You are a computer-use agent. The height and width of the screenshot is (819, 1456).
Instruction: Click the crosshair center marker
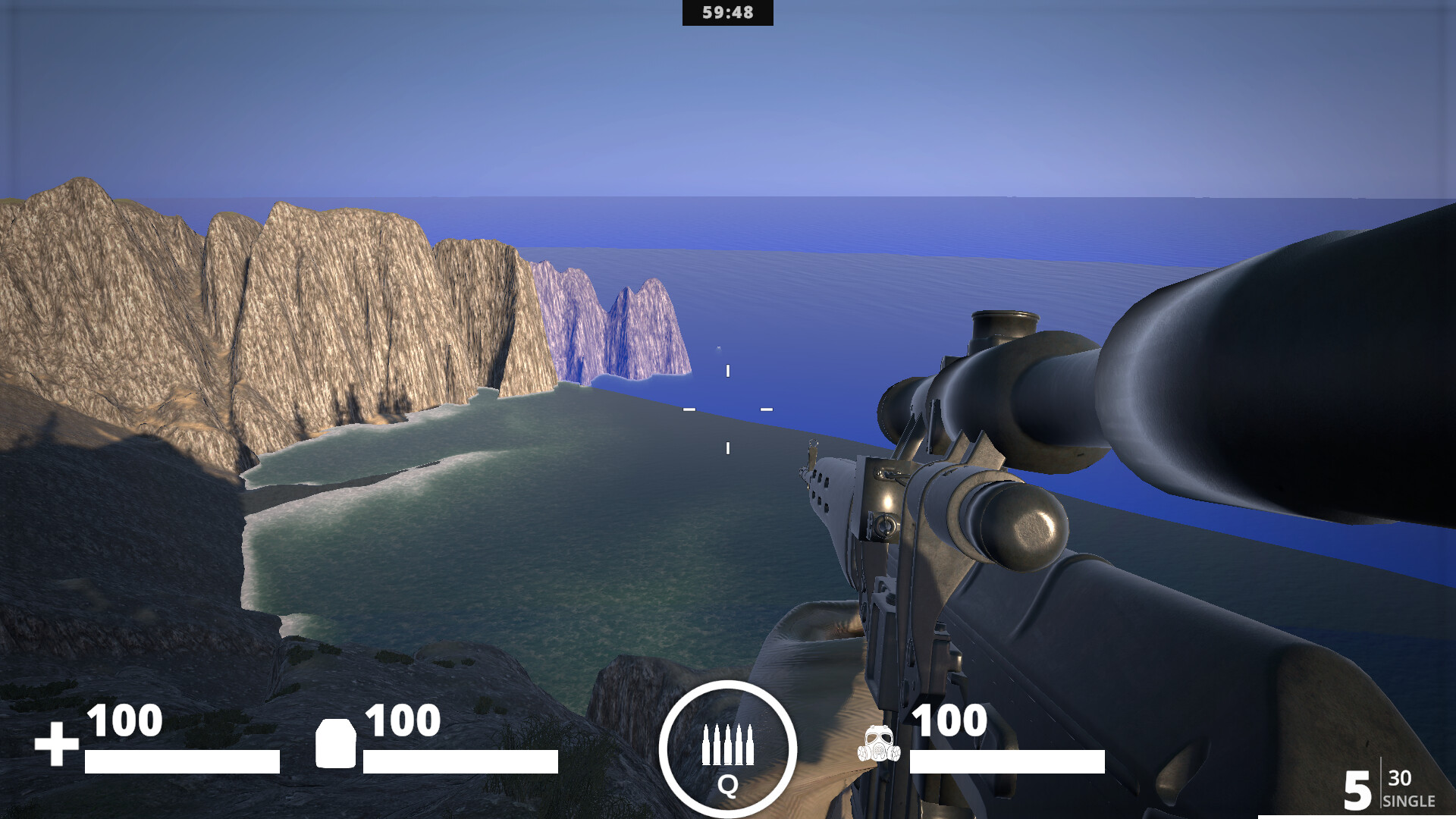[x=728, y=409]
